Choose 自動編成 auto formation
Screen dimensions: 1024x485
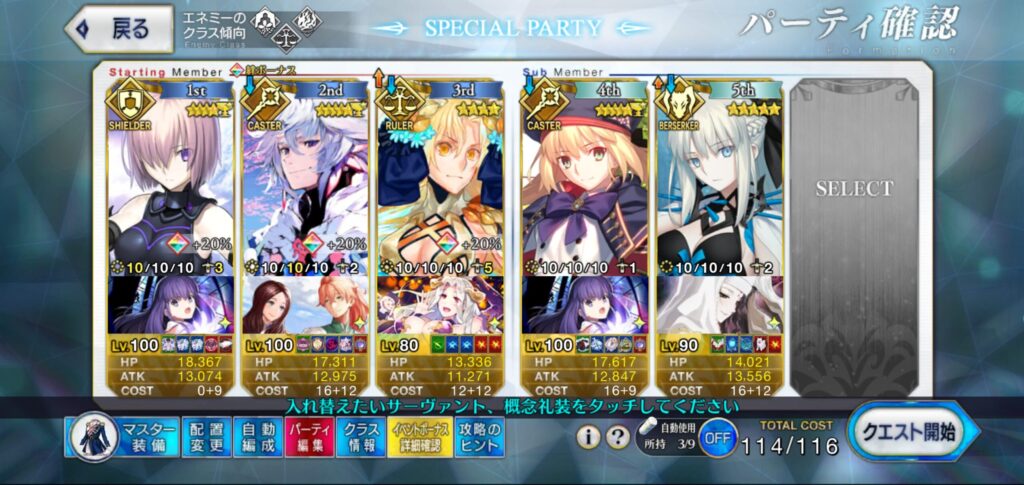(258, 437)
